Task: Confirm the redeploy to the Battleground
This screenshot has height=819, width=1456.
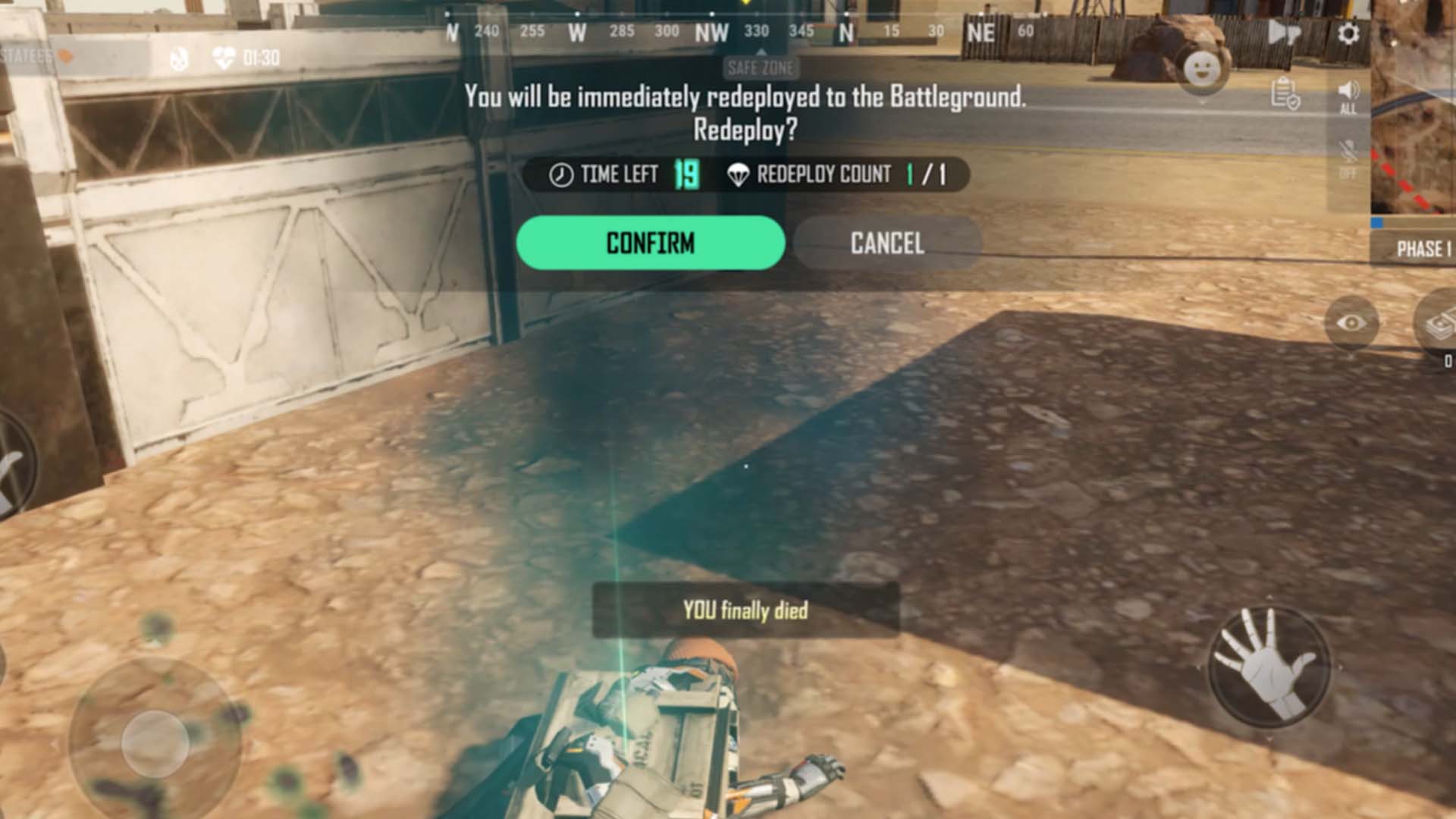Action: point(650,243)
